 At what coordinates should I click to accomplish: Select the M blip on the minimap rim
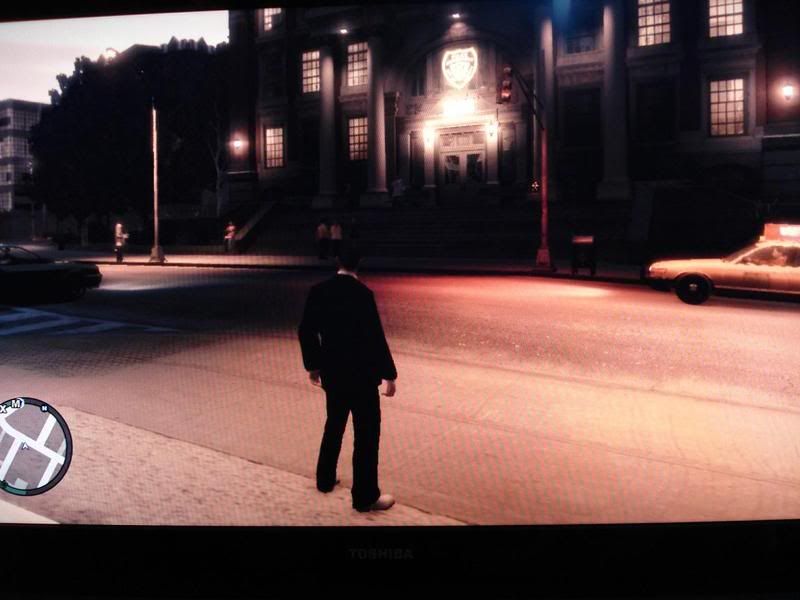tap(17, 402)
